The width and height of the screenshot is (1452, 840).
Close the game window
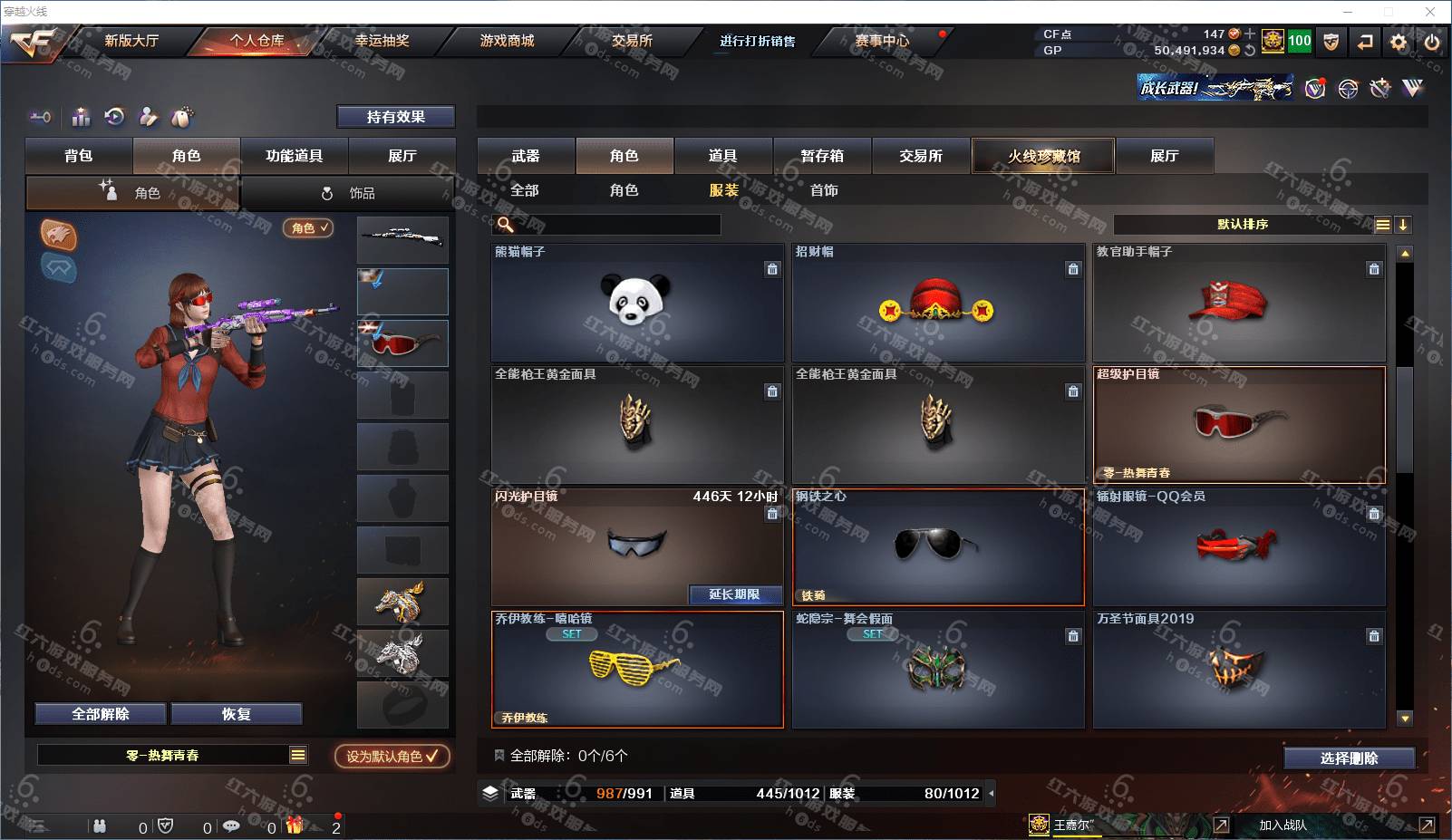point(1430,12)
